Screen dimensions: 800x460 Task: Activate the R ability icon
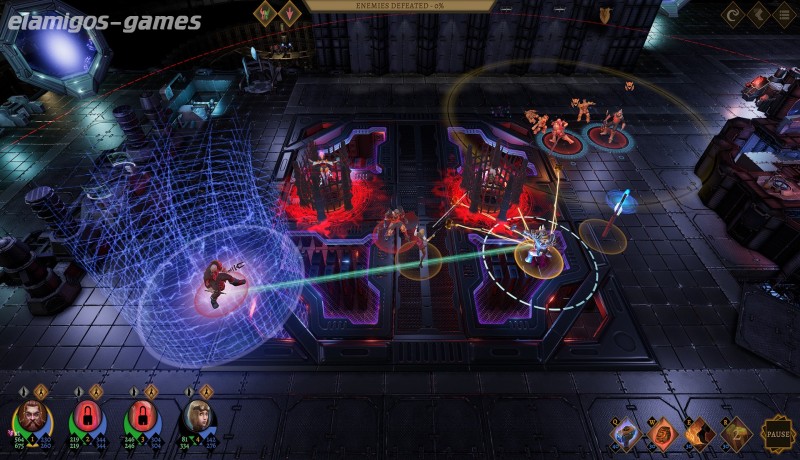(736, 434)
